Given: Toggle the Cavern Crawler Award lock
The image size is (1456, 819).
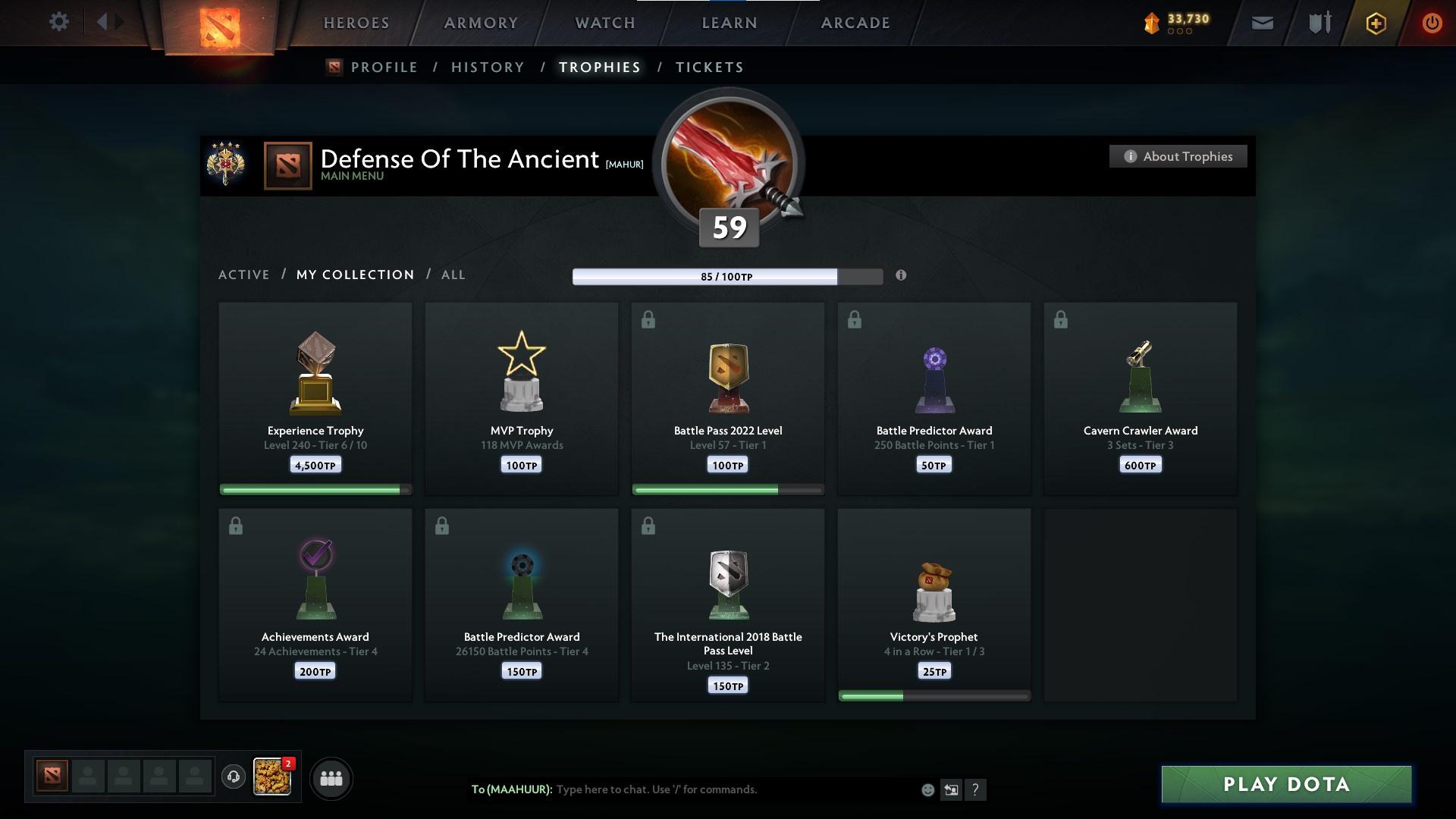Looking at the screenshot, I should (x=1061, y=319).
